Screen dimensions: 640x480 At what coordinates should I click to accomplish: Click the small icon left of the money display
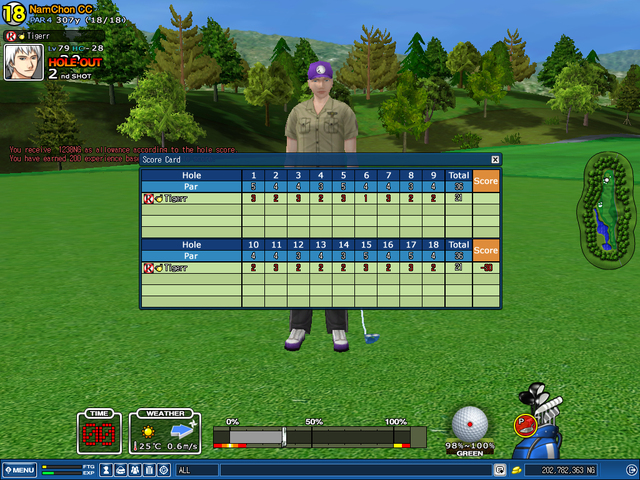[x=516, y=470]
